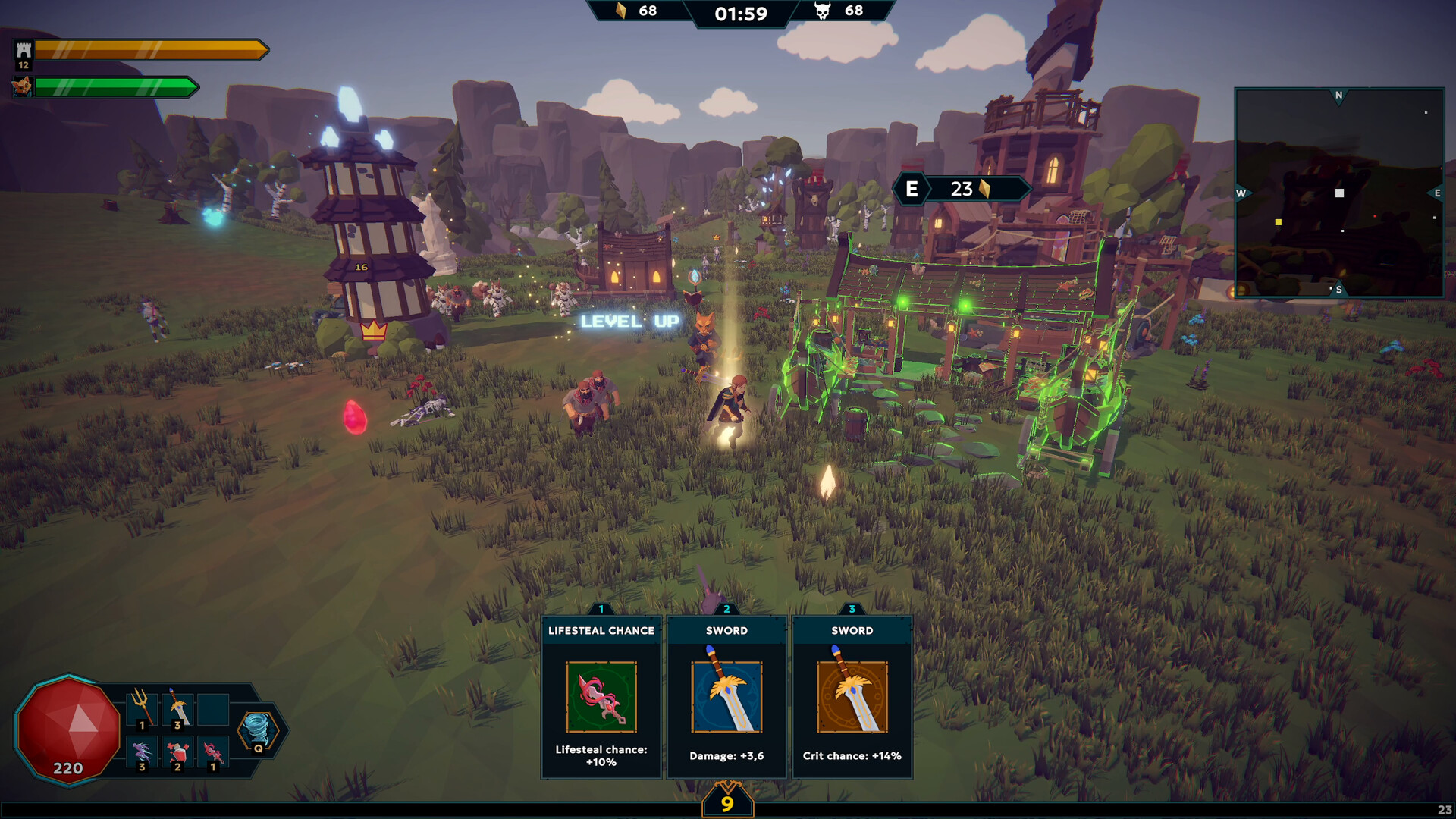Click the castle icon next to the orange bar
This screenshot has width=1456, height=819.
point(24,51)
